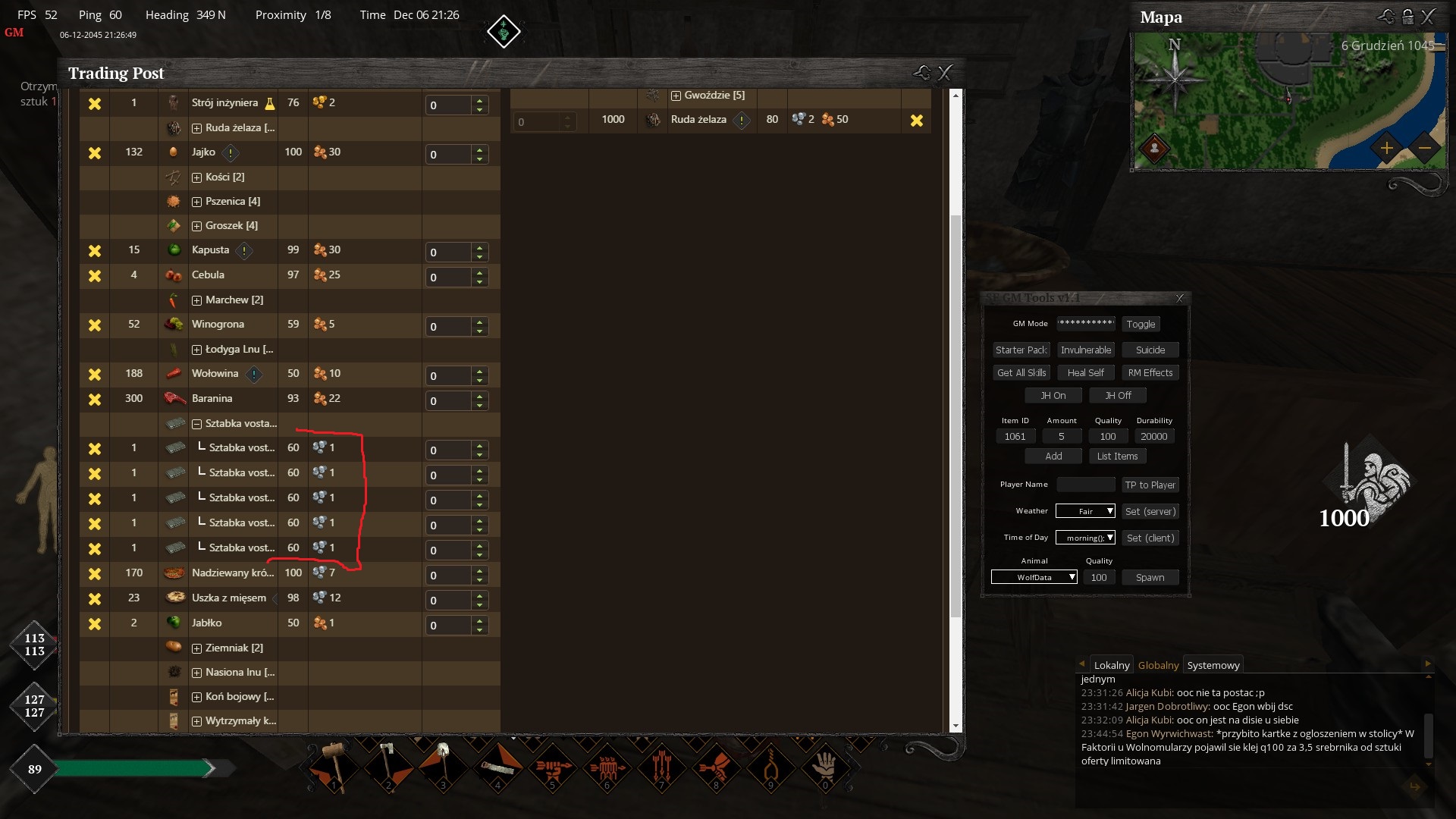Click the Baranina quantity input field
This screenshot has height=819, width=1456.
(447, 401)
